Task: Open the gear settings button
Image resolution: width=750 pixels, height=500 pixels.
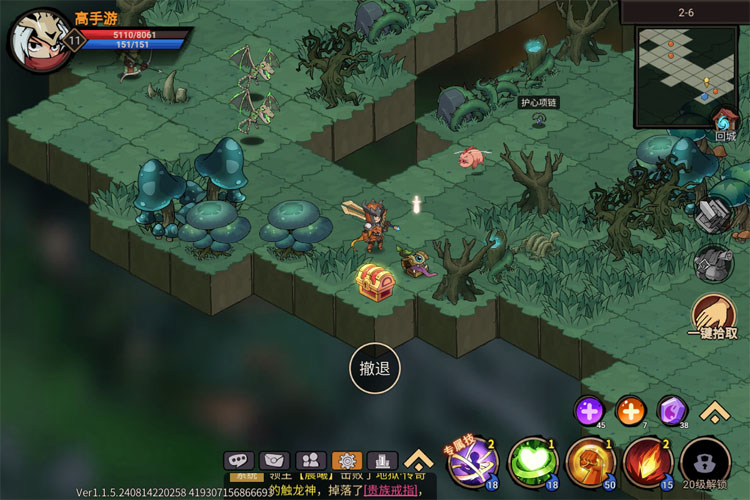Action: pos(346,461)
